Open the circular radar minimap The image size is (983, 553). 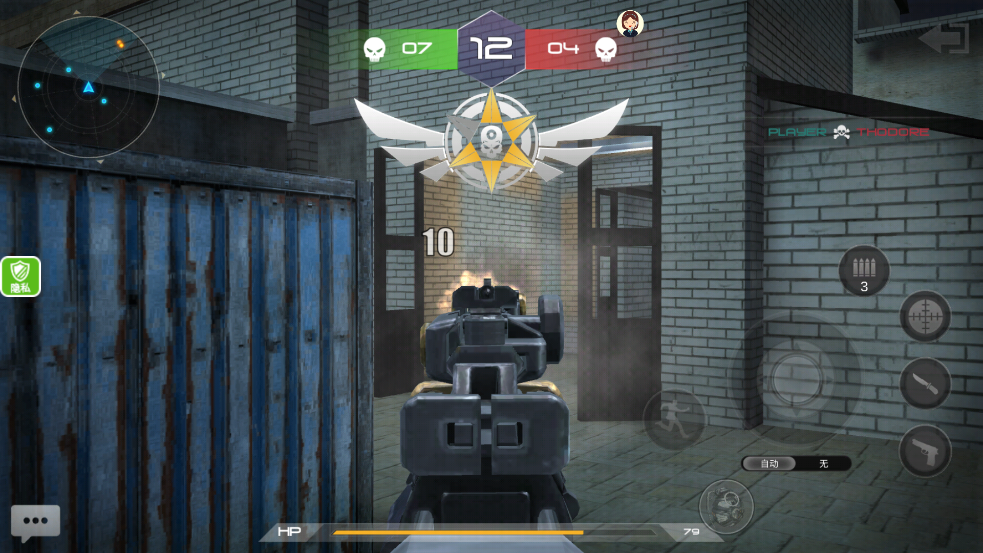[x=88, y=87]
